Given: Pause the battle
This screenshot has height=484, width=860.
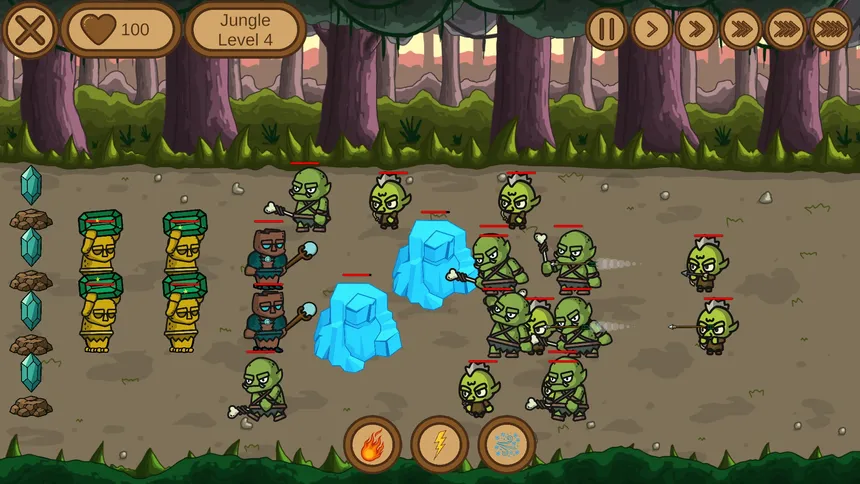Looking at the screenshot, I should (x=606, y=29).
